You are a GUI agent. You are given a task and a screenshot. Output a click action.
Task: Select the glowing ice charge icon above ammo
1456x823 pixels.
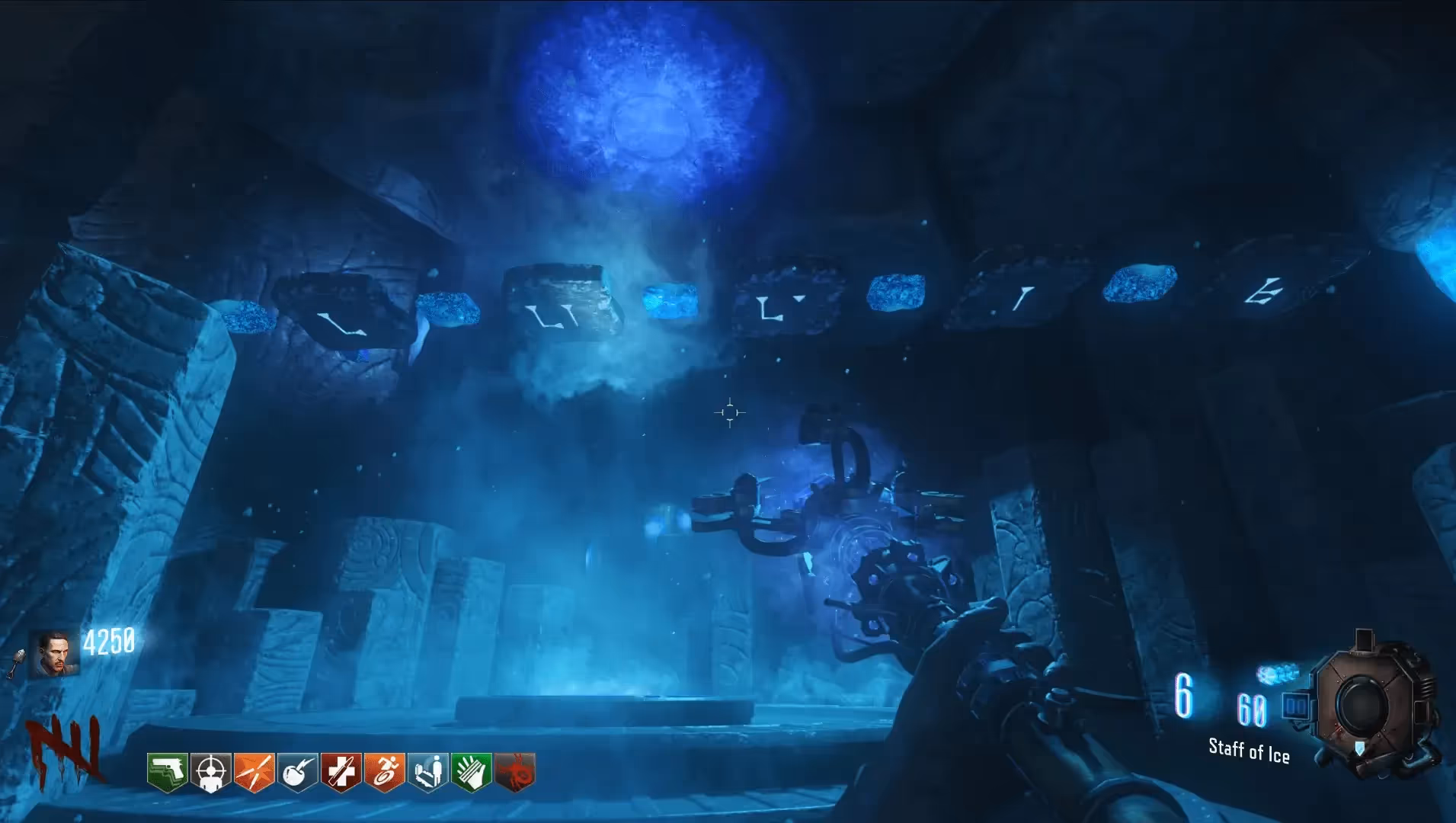(1277, 674)
